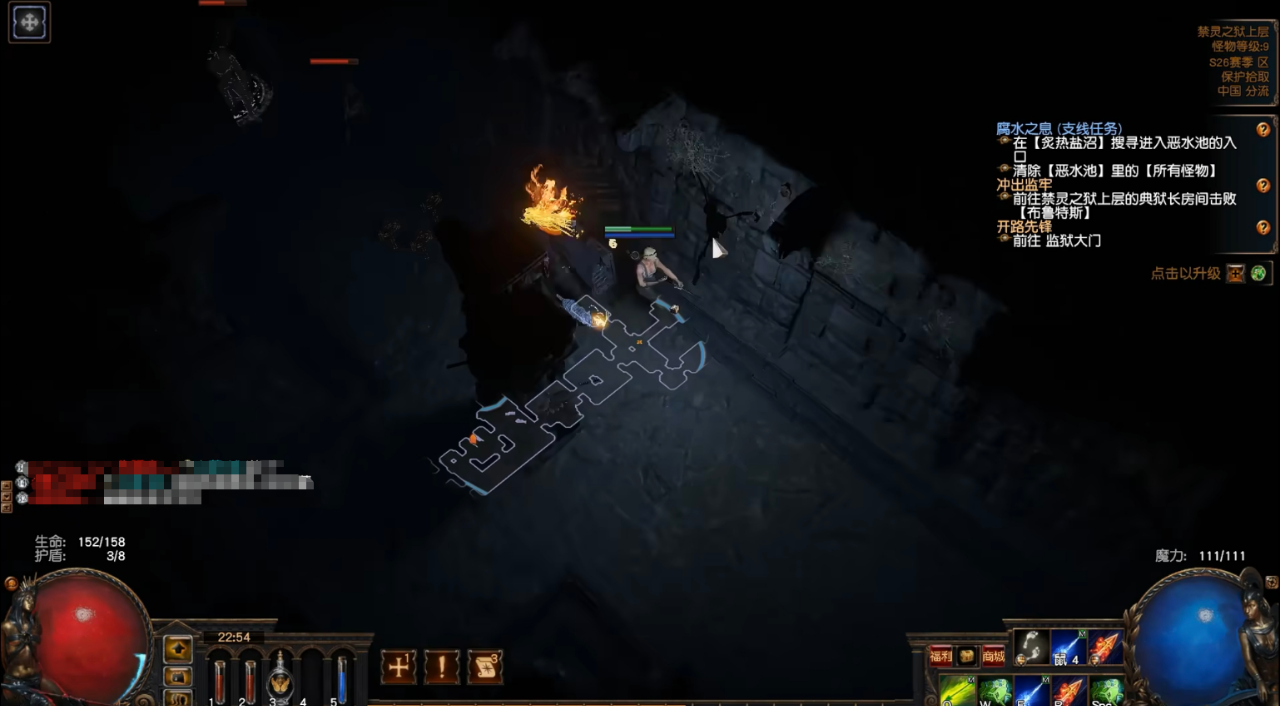This screenshot has width=1280, height=706.
Task: Select the footprints move skill icon
Action: point(1031,648)
